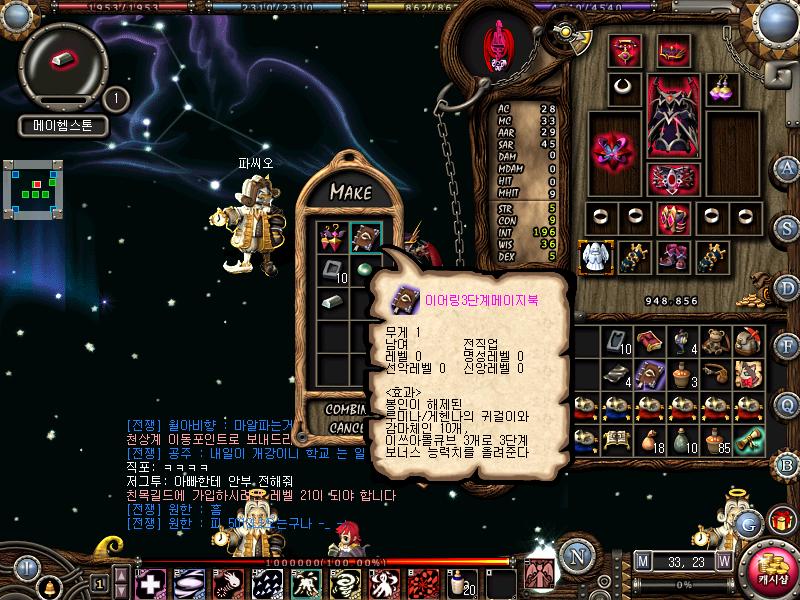Select the white angel statue equipment slot
800x600 pixels.
point(594,256)
